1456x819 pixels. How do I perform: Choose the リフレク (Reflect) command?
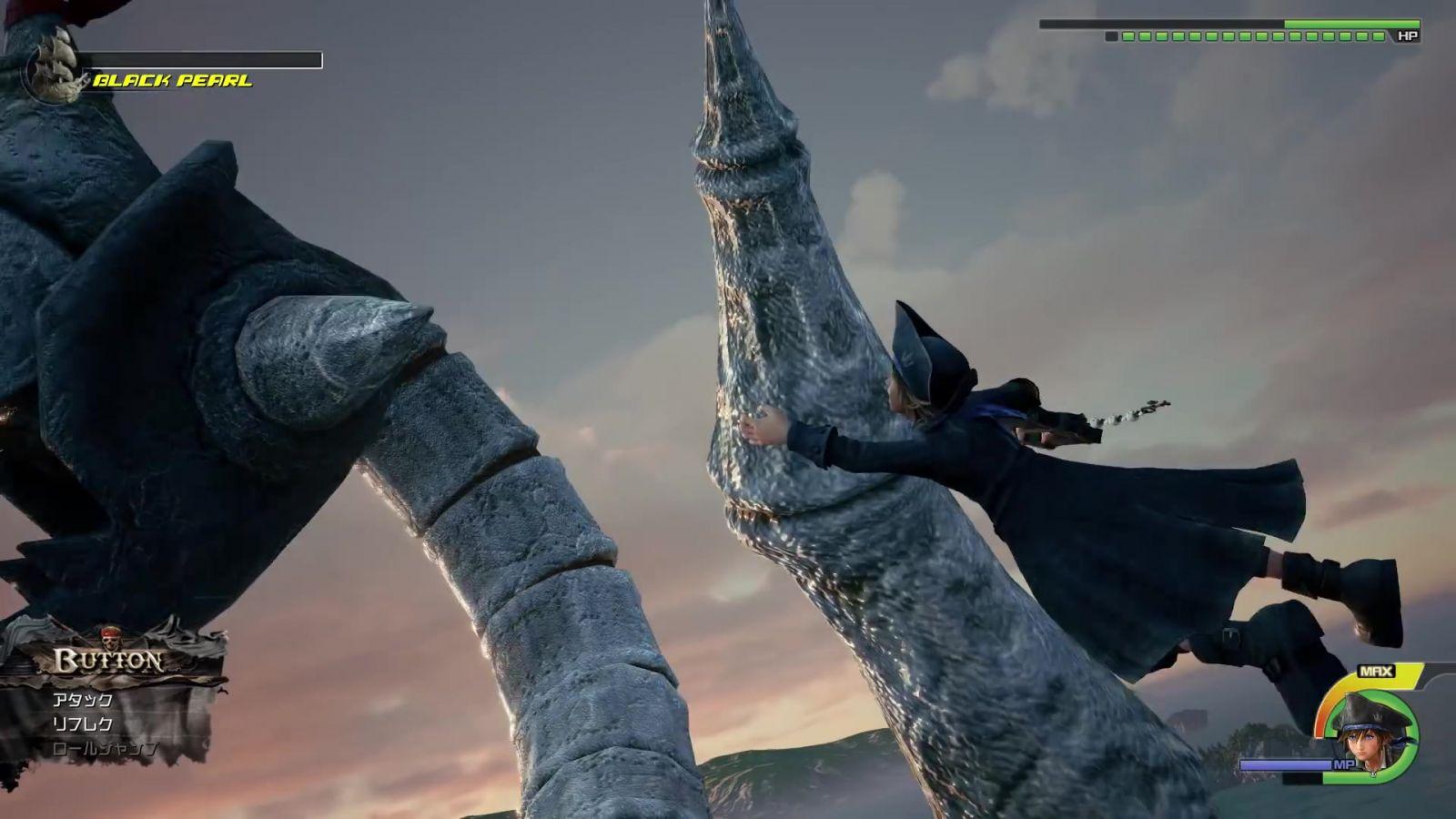tap(83, 724)
